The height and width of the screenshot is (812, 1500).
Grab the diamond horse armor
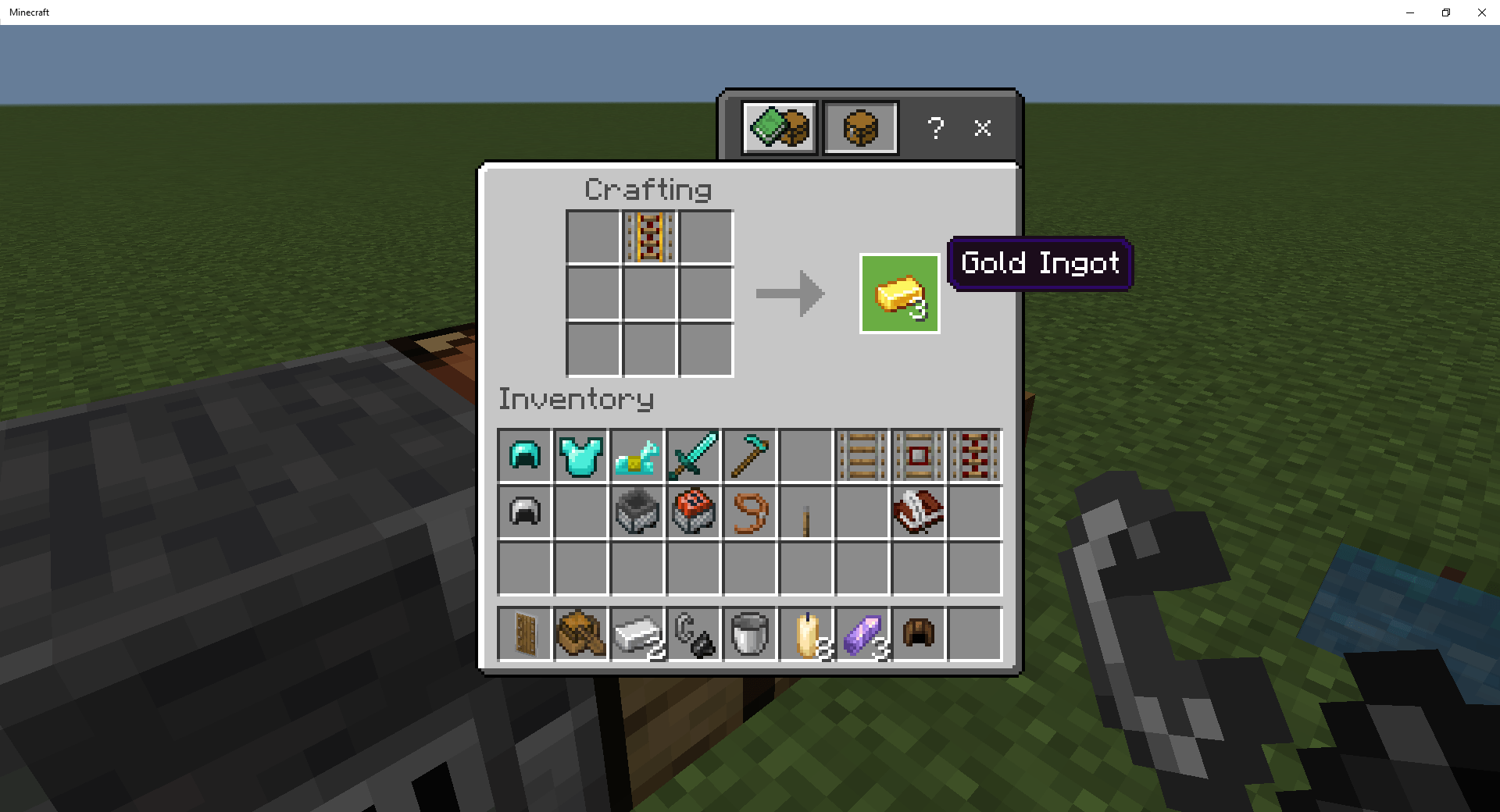[x=636, y=457]
